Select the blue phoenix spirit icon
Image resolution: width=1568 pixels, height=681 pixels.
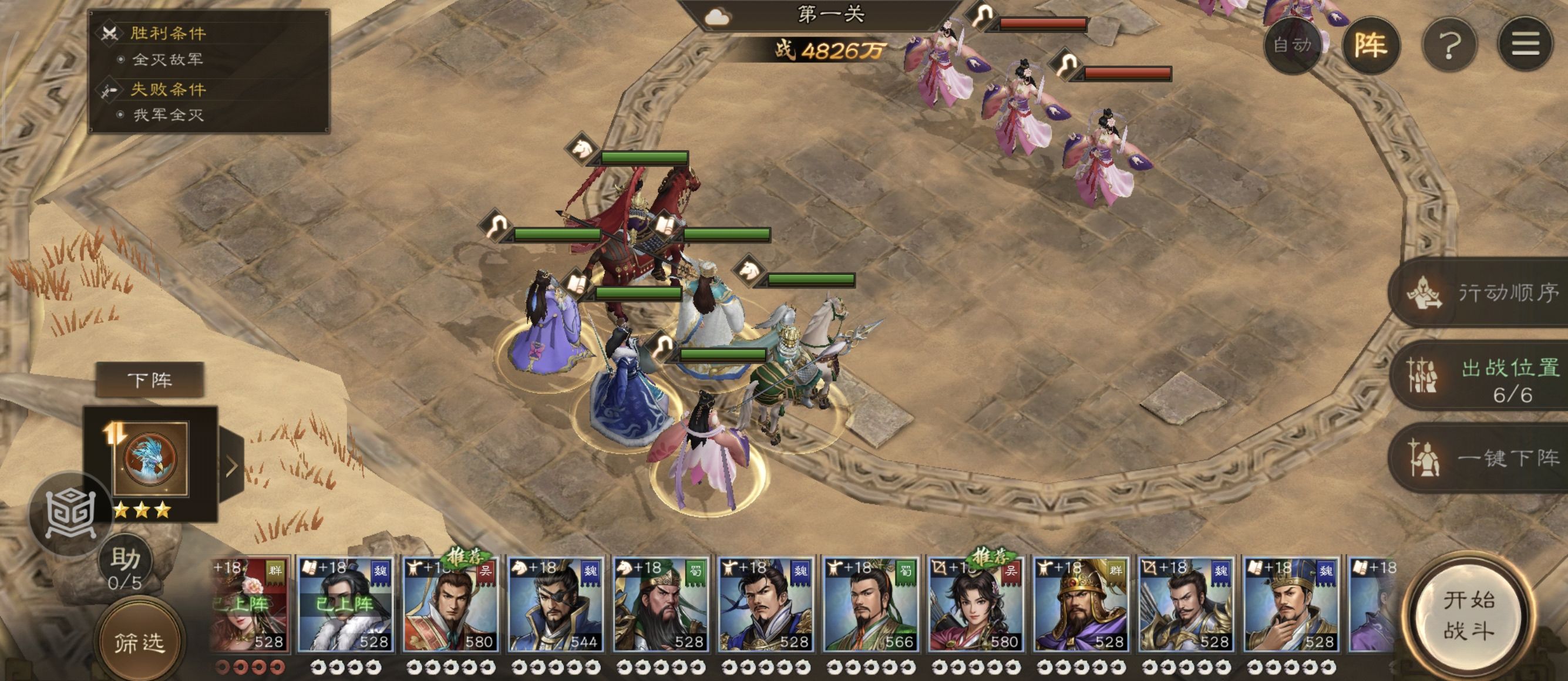pyautogui.click(x=150, y=459)
